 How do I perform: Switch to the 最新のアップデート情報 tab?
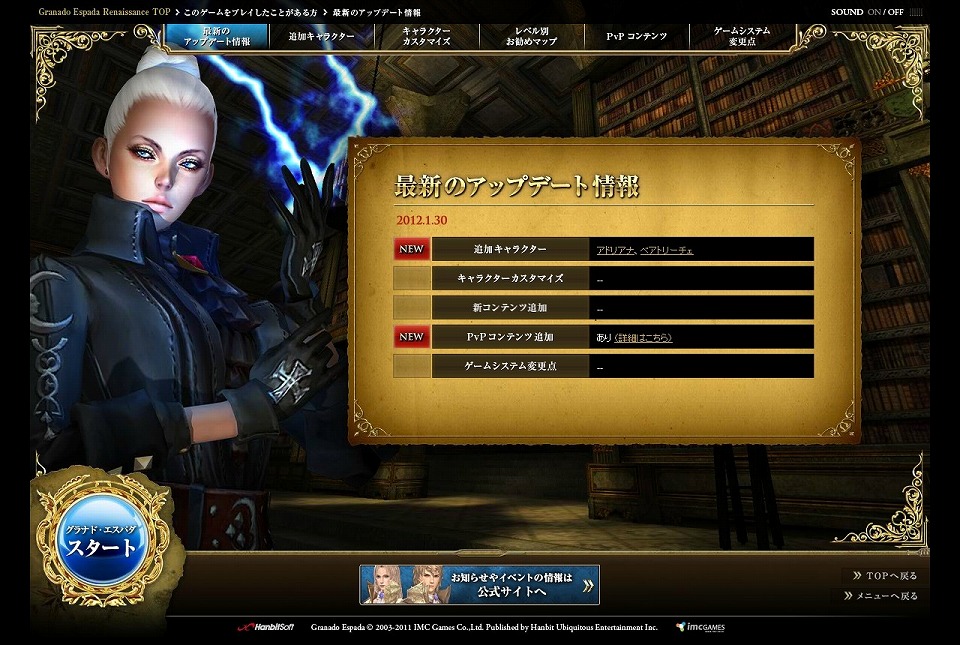coord(218,36)
